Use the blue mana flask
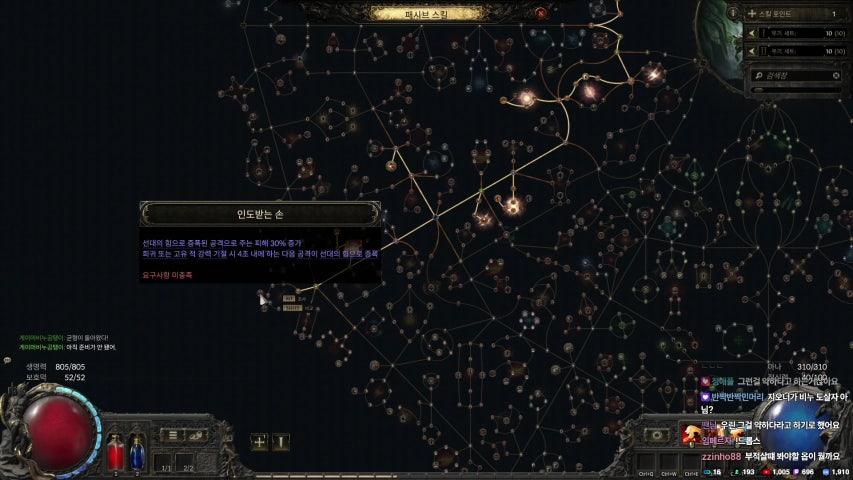 click(x=137, y=452)
